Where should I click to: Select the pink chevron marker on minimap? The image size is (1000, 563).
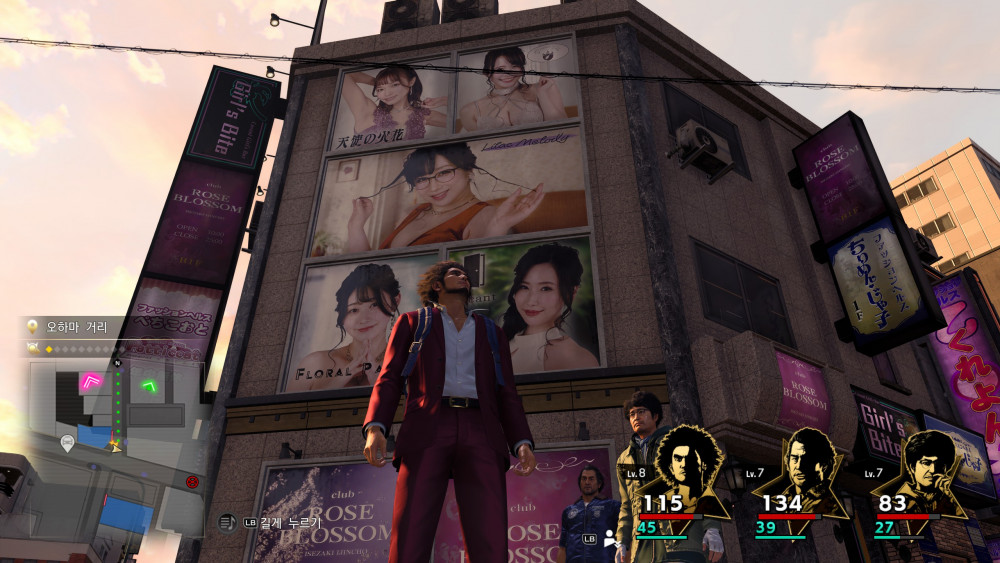pyautogui.click(x=94, y=380)
